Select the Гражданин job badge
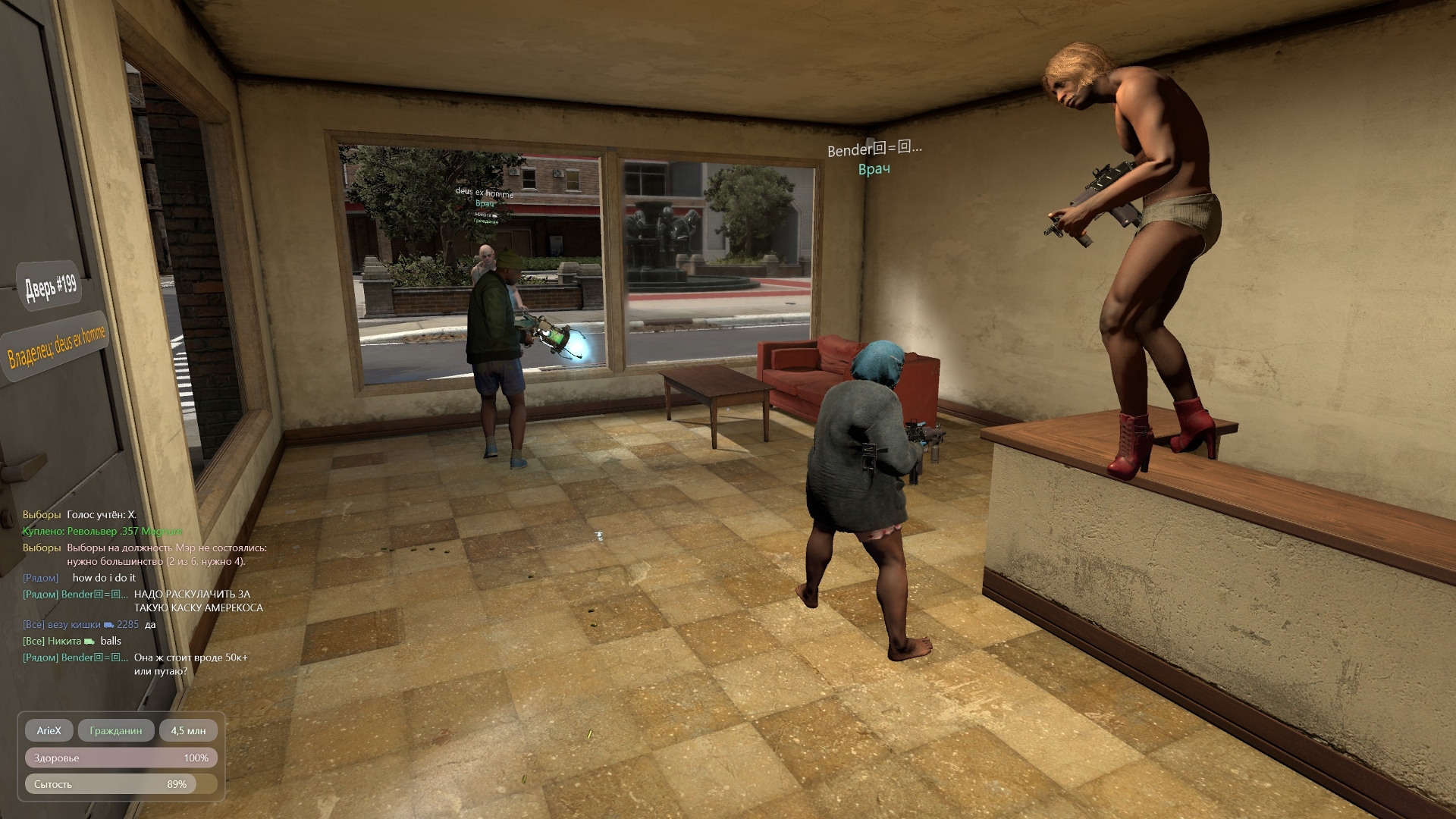Viewport: 1456px width, 819px height. click(116, 730)
